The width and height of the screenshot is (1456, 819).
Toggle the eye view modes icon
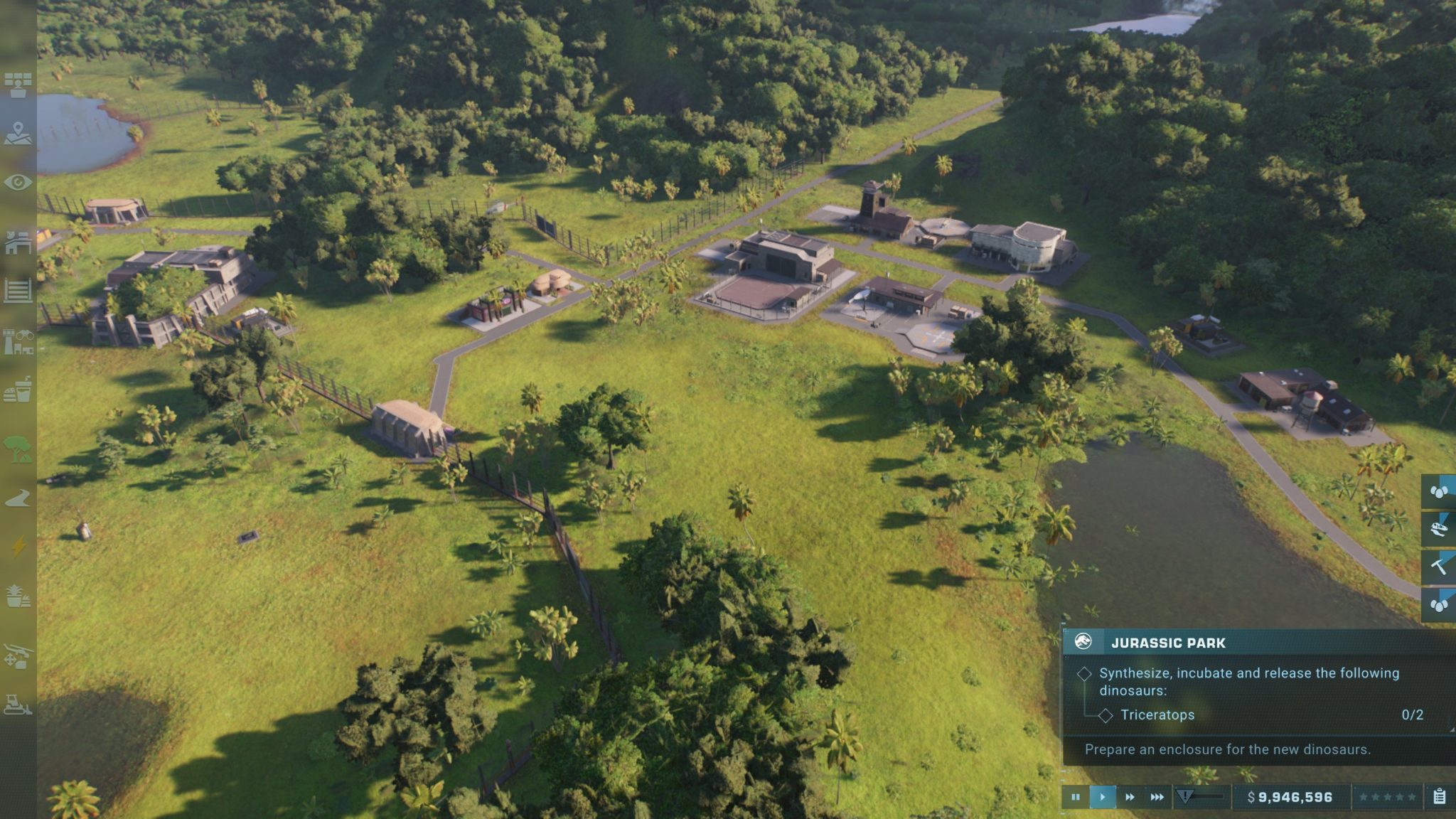point(18,183)
